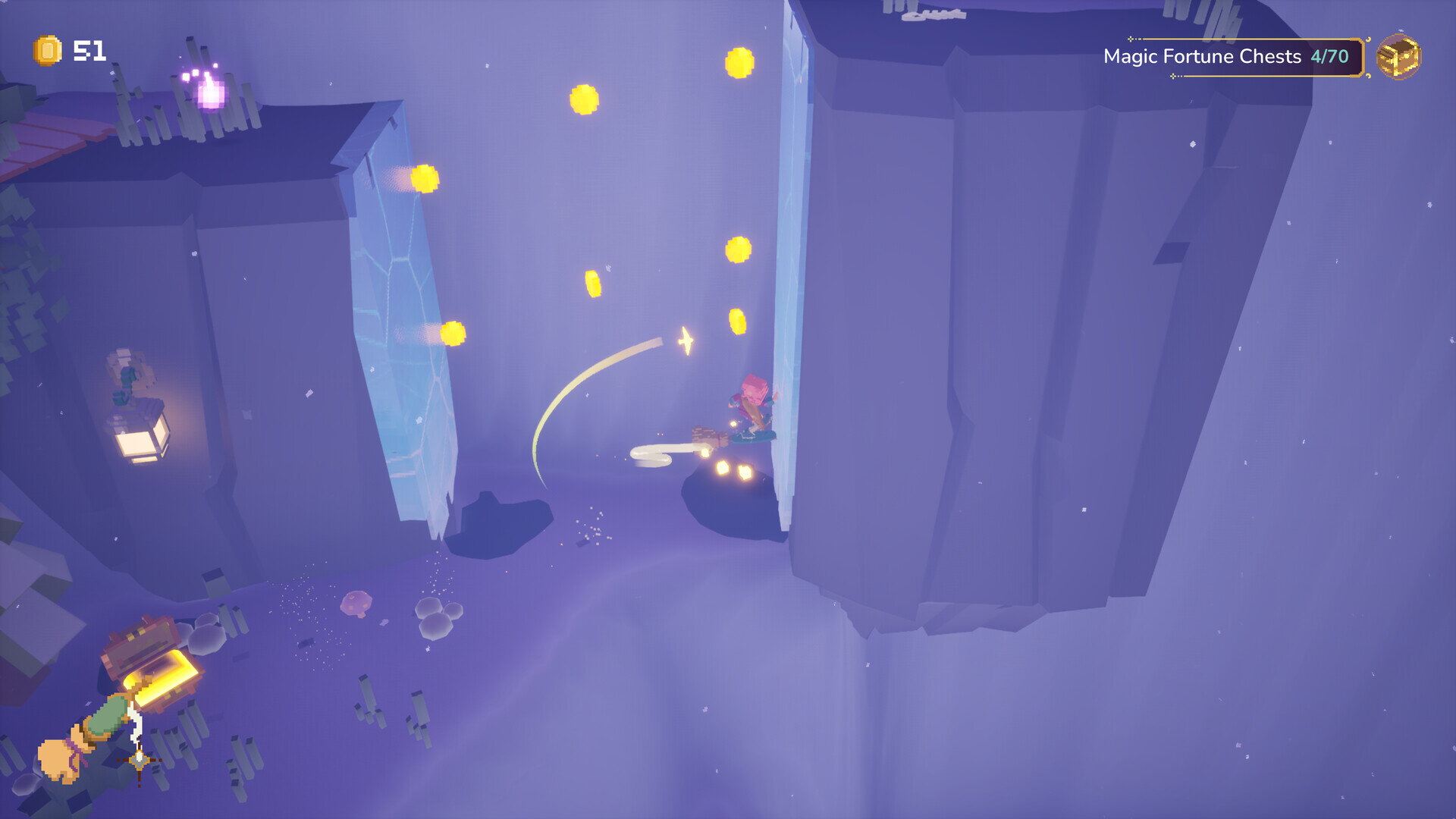Click the golden treasure chest icon
This screenshot has height=819, width=1456.
pyautogui.click(x=1398, y=56)
